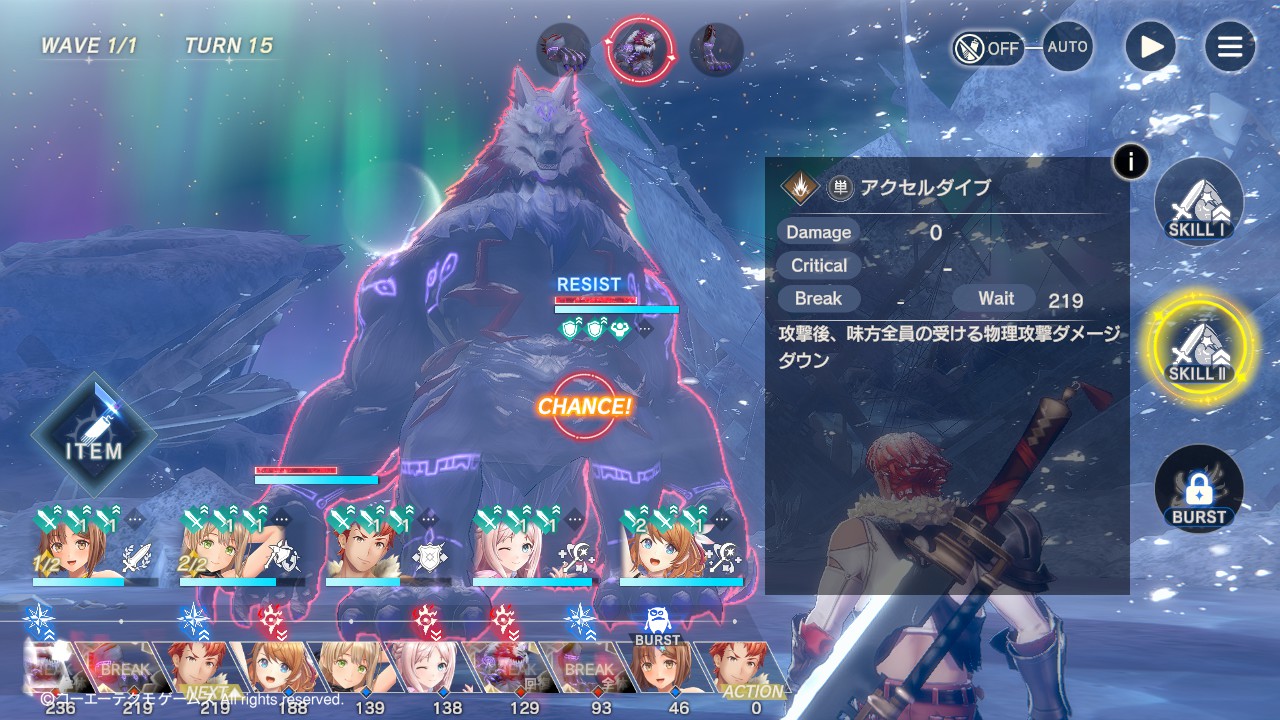The height and width of the screenshot is (720, 1280).
Task: Open the ITEM diamond menu
Action: click(x=94, y=435)
